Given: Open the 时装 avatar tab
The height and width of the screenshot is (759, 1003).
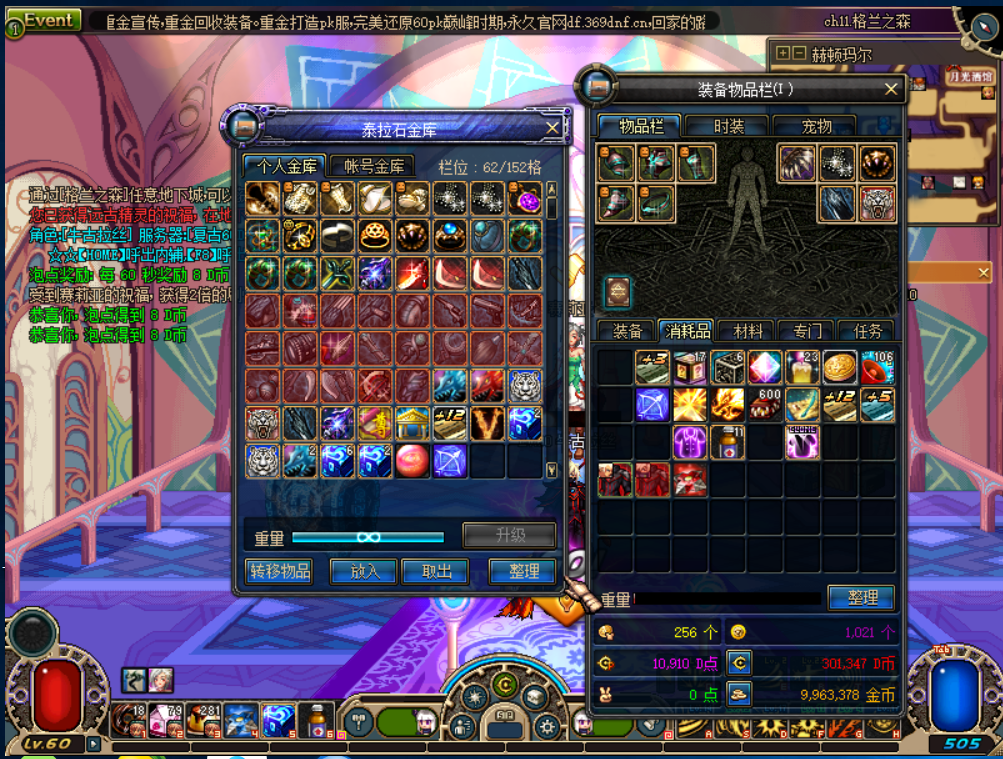Looking at the screenshot, I should [x=728, y=126].
